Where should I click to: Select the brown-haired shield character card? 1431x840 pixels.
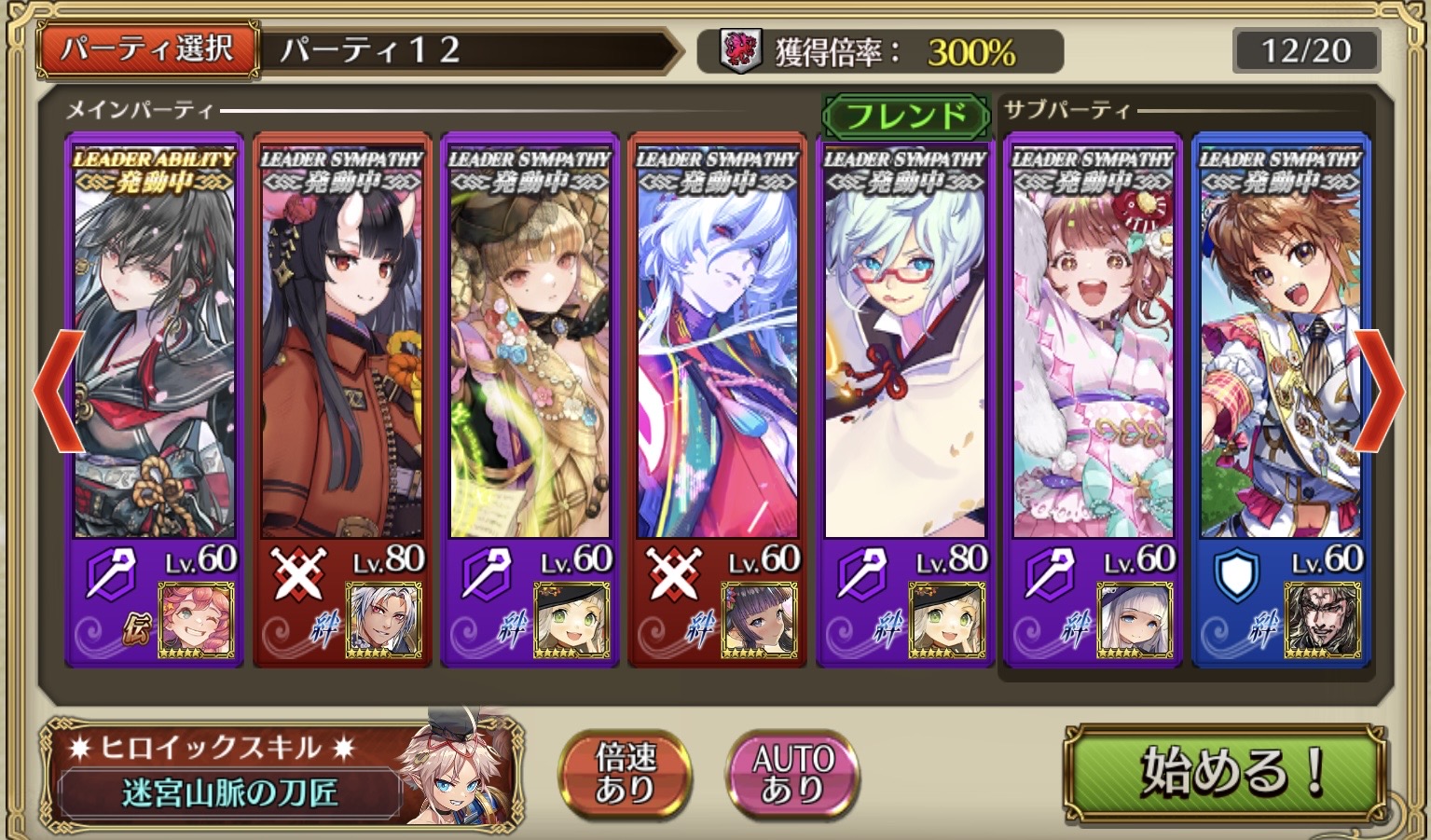click(1280, 354)
